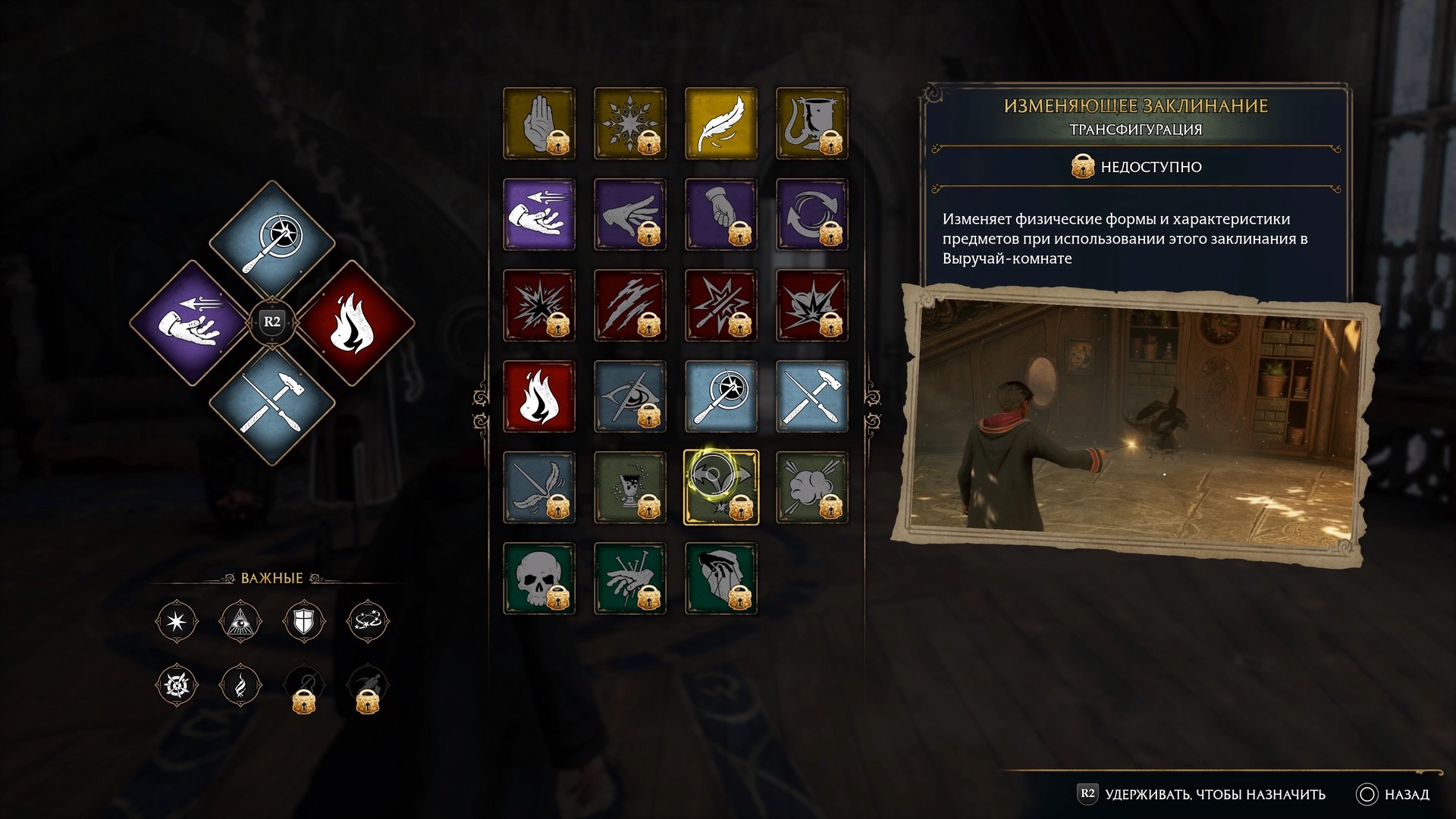Image resolution: width=1456 pixels, height=819 pixels.
Task: Select the light-blue wand light spell in grid
Action: click(720, 396)
